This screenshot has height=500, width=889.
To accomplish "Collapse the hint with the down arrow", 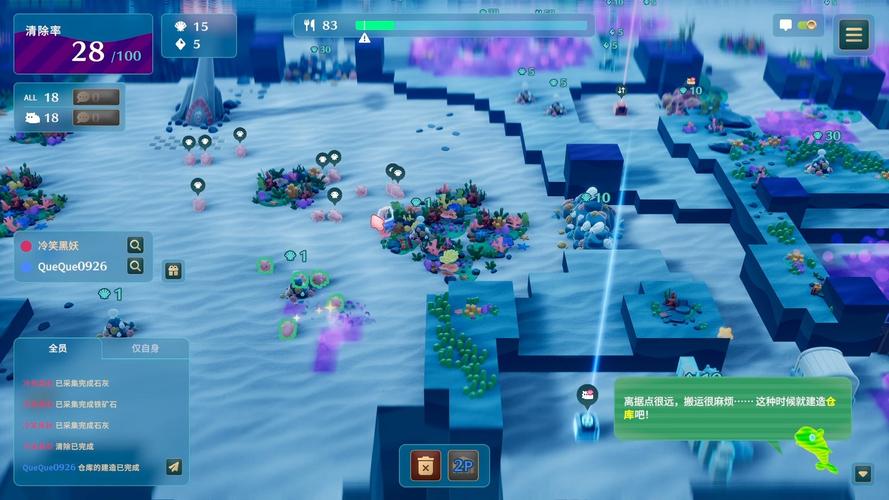I will 863,473.
